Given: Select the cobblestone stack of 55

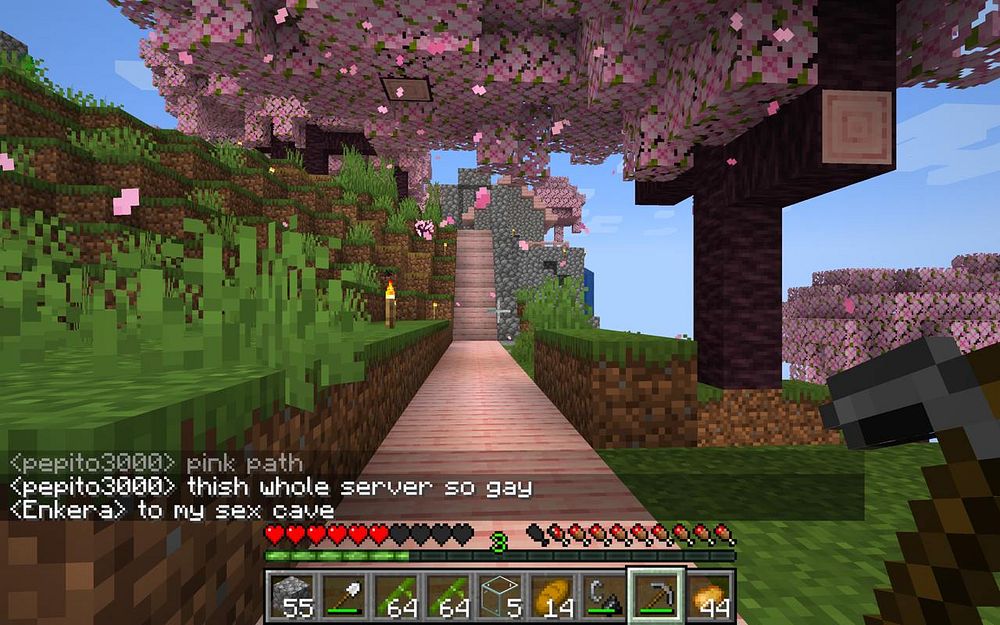Looking at the screenshot, I should click(x=291, y=596).
